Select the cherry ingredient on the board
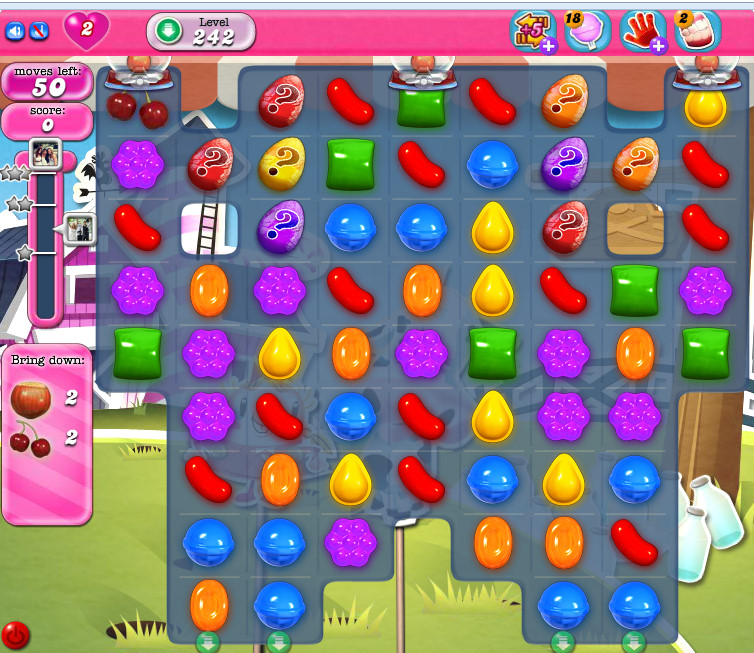The width and height of the screenshot is (754, 653). pyautogui.click(x=137, y=106)
